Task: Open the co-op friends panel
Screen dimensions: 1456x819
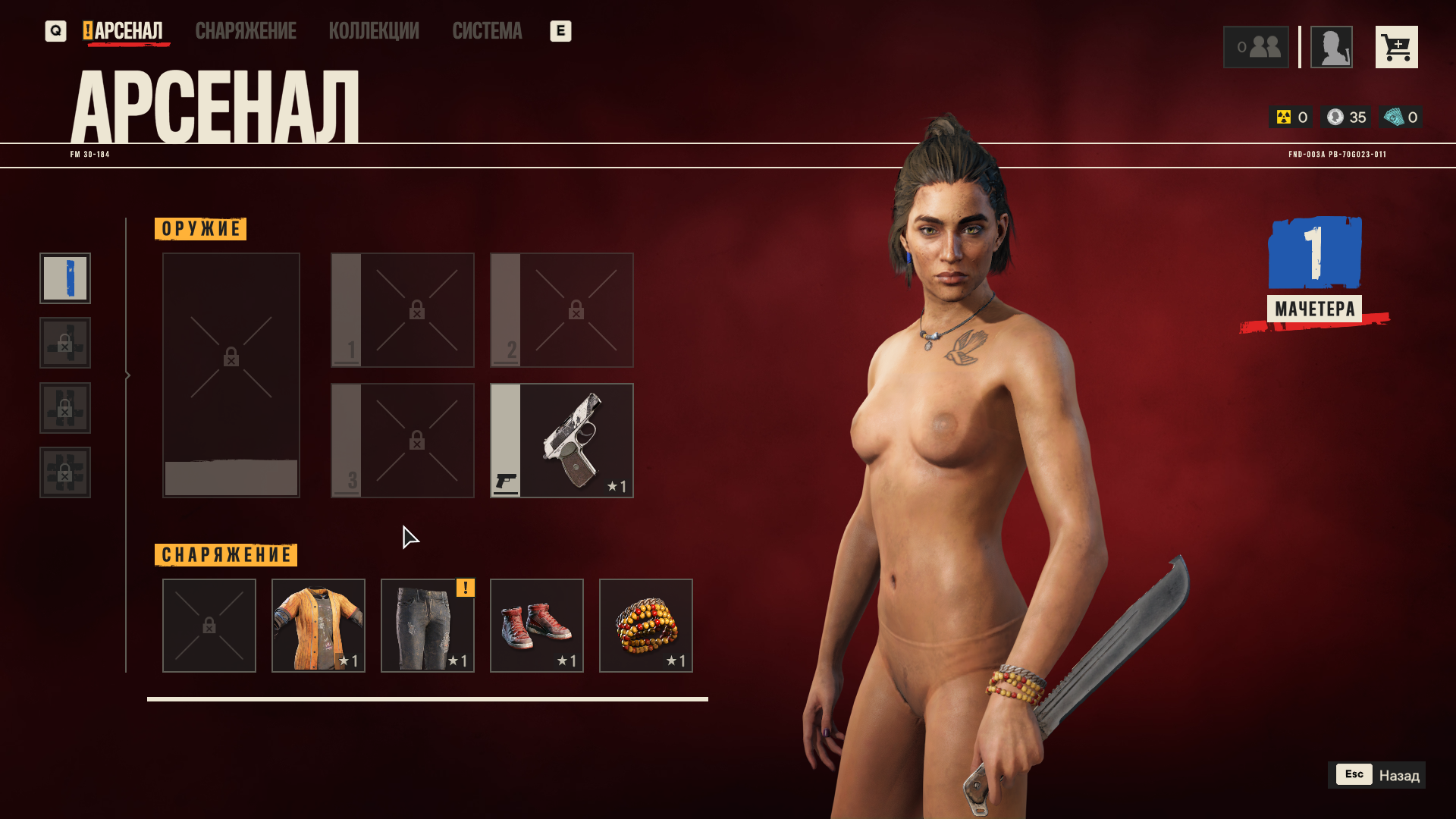Action: [x=1256, y=47]
